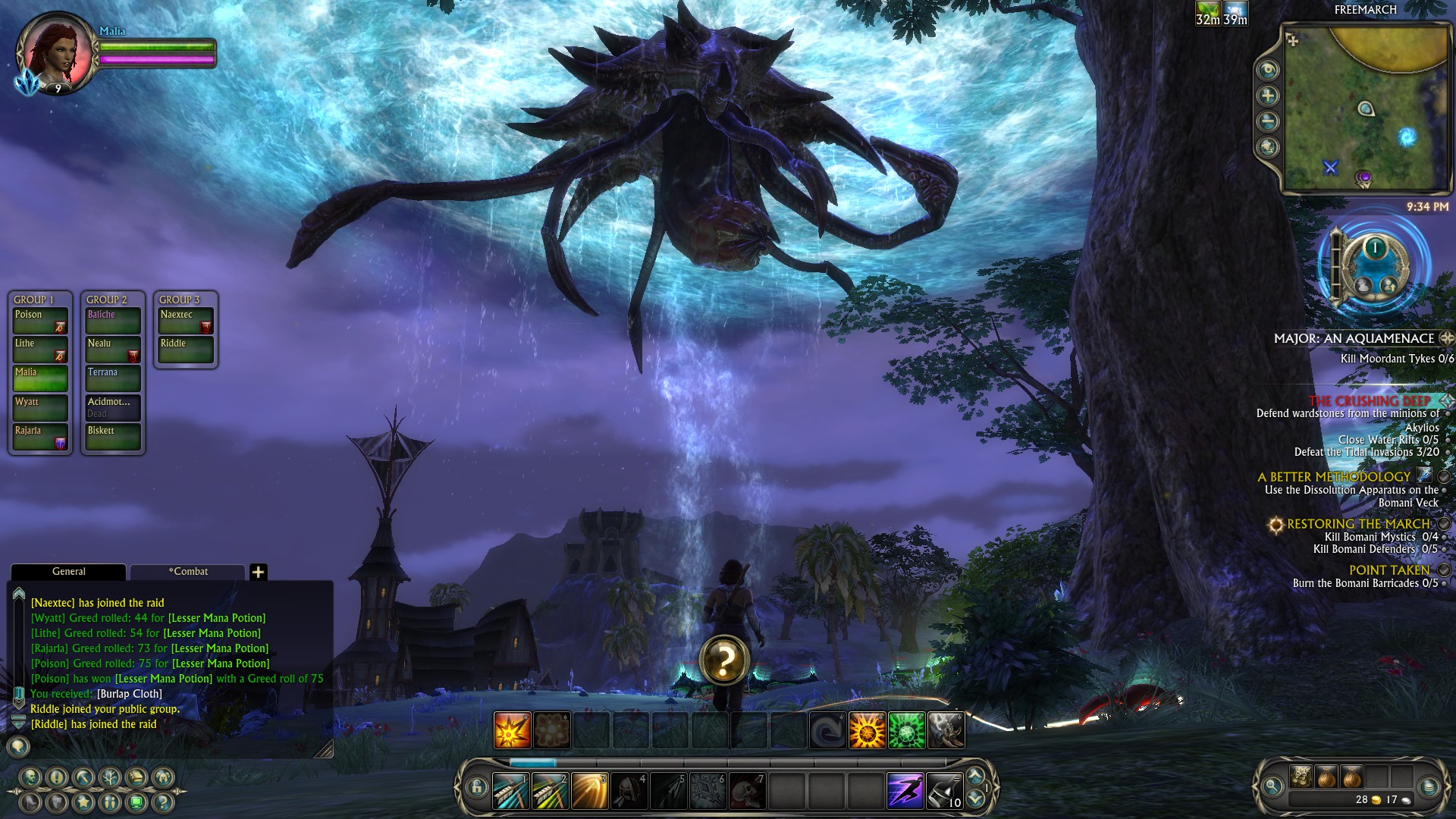
Task: Click the [Lesser Mana Potion] link in chat
Action: [x=216, y=618]
